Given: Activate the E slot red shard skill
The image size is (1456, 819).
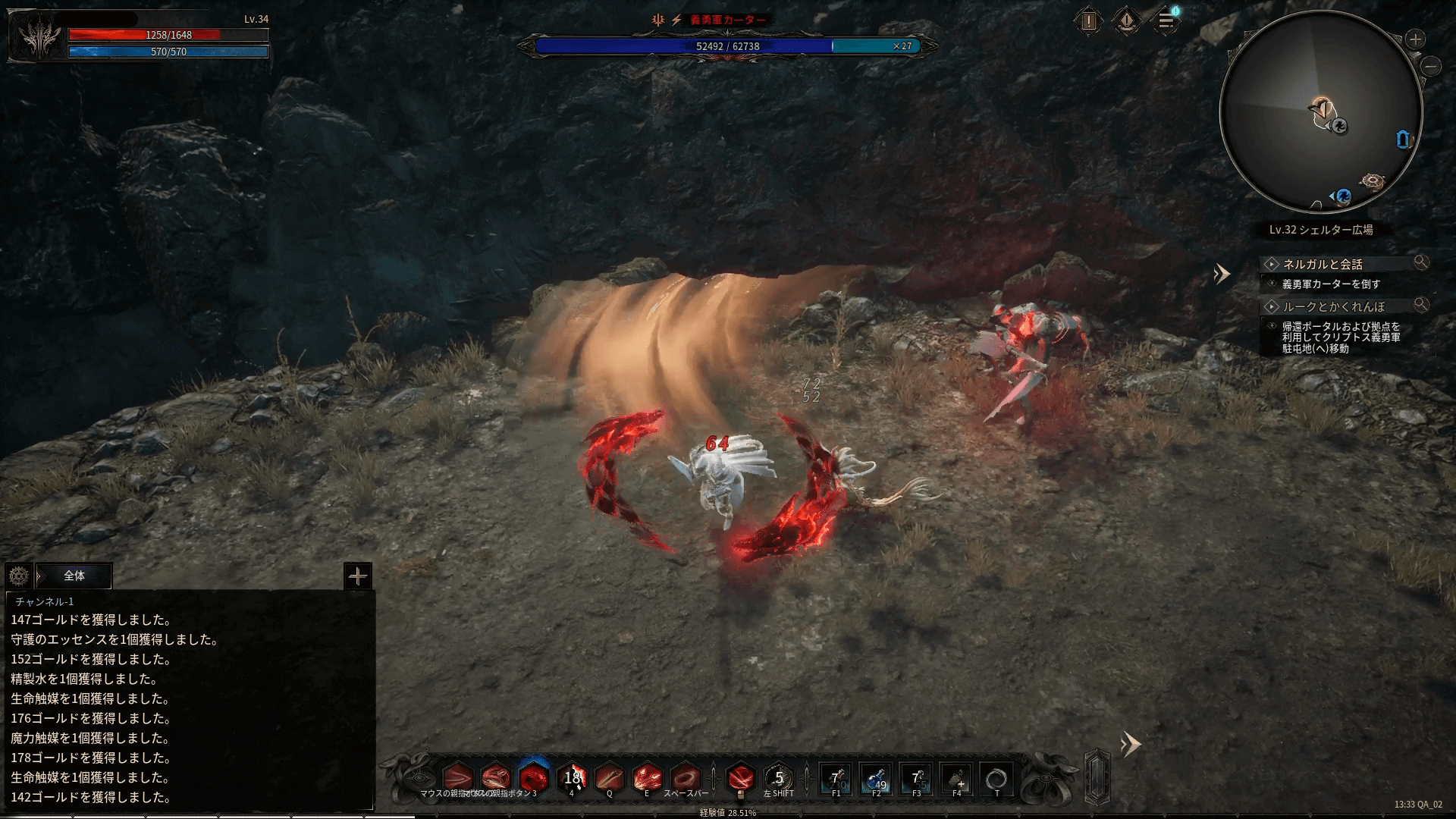Looking at the screenshot, I should point(647,779).
